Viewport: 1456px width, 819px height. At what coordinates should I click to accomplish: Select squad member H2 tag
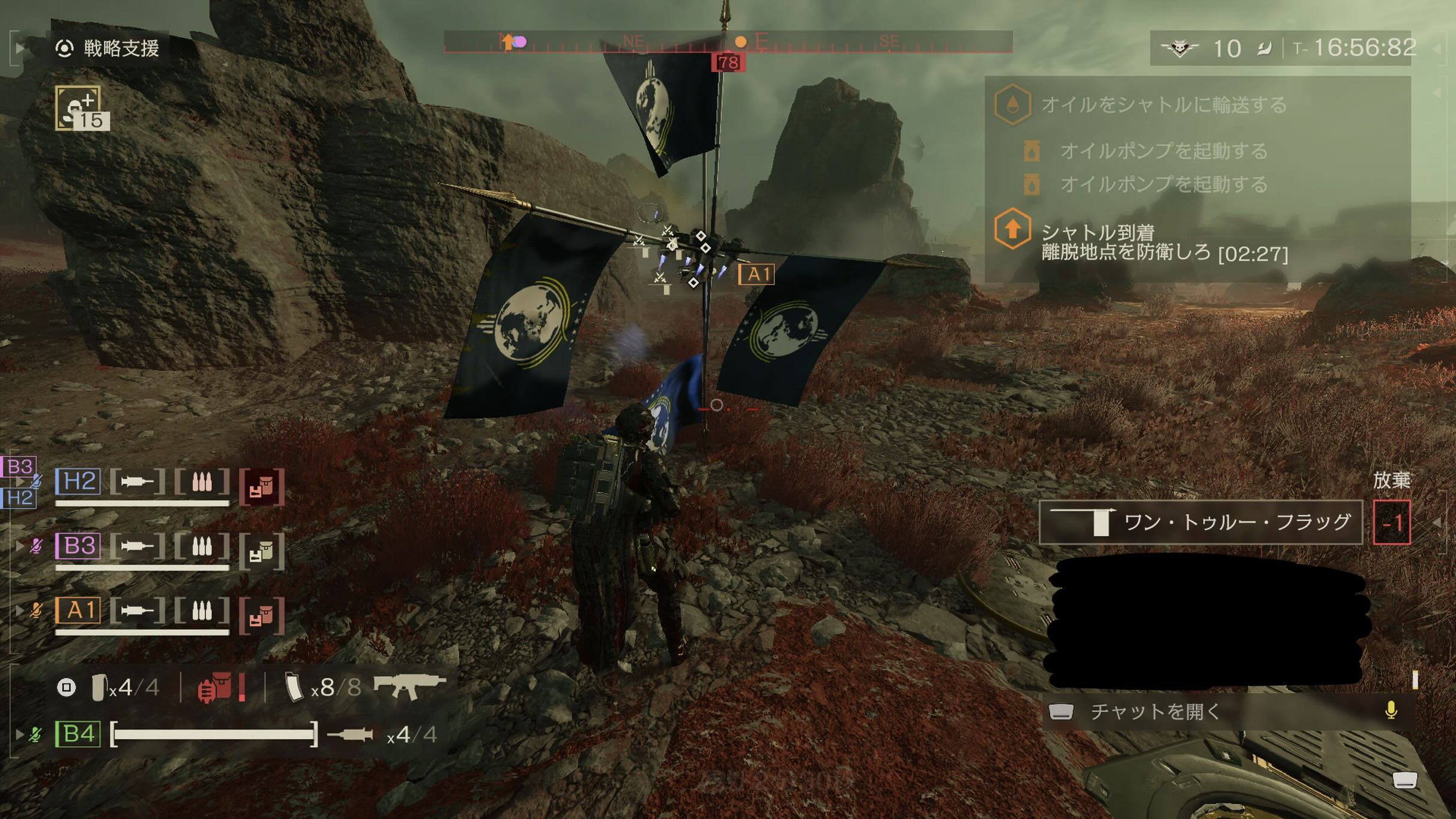pyautogui.click(x=79, y=482)
